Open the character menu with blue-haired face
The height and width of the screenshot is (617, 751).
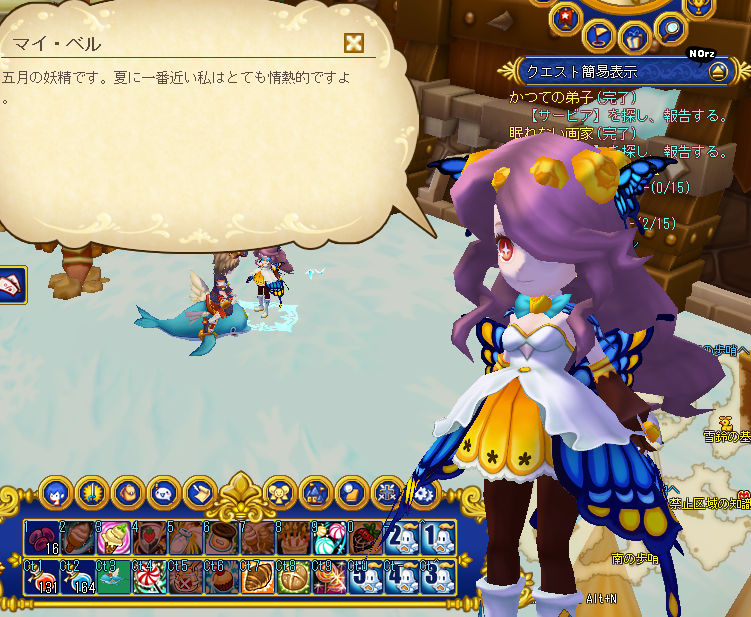[56, 492]
